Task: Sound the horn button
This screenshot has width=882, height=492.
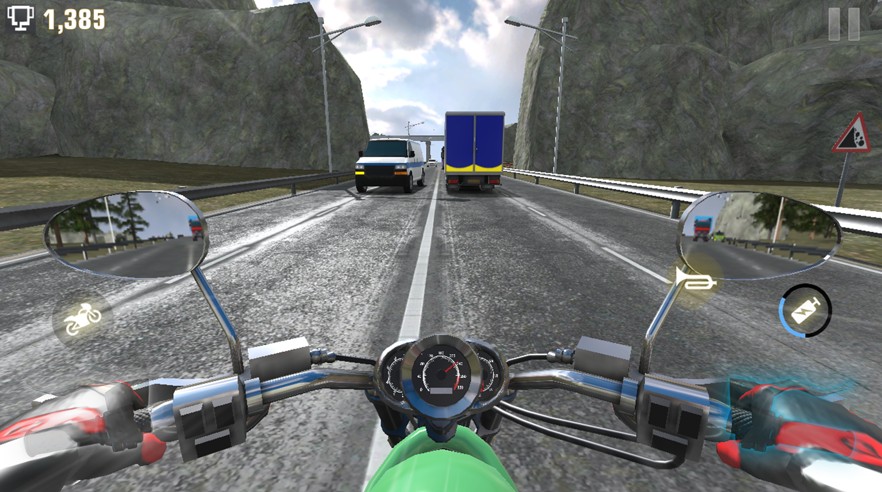Action: coord(695,281)
